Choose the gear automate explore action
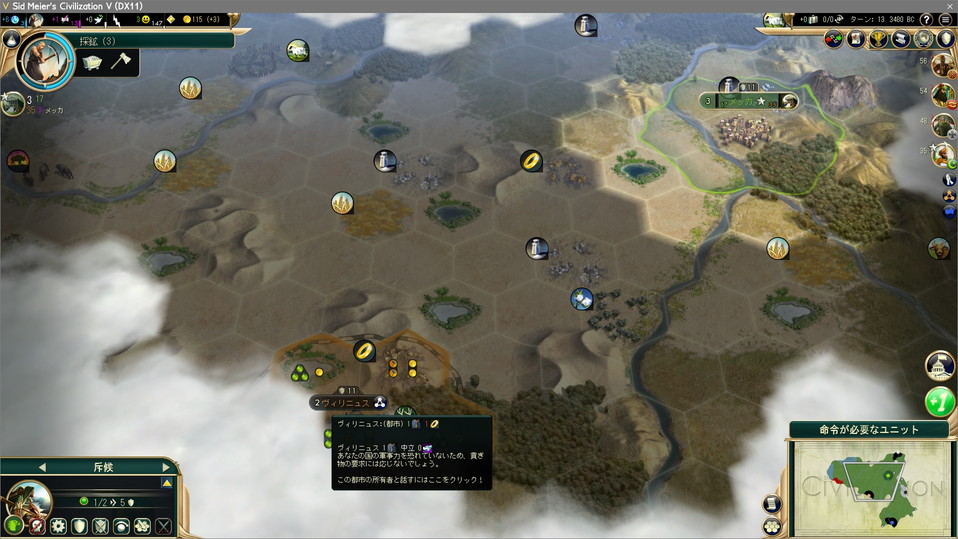958x539 pixels. click(x=58, y=525)
